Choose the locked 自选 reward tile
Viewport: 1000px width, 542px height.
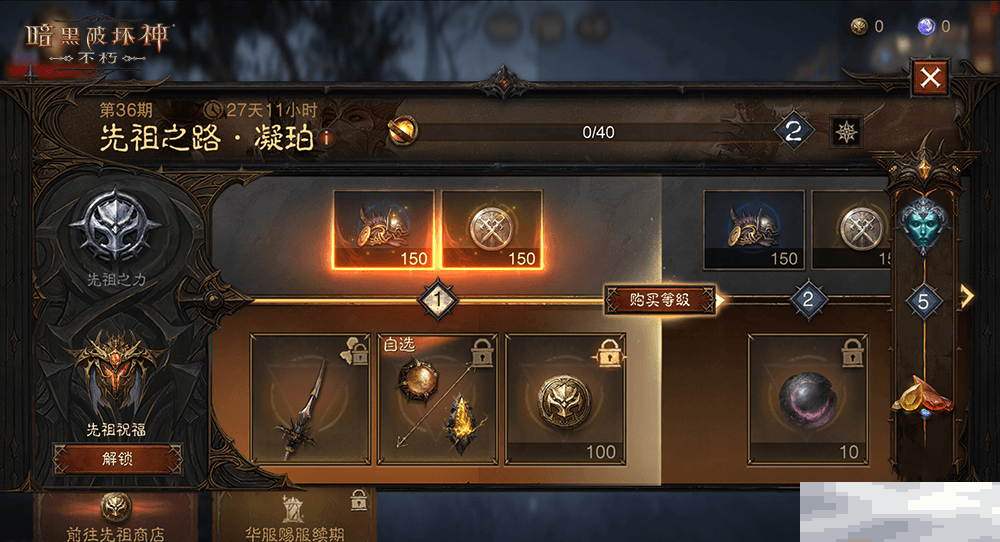click(437, 399)
